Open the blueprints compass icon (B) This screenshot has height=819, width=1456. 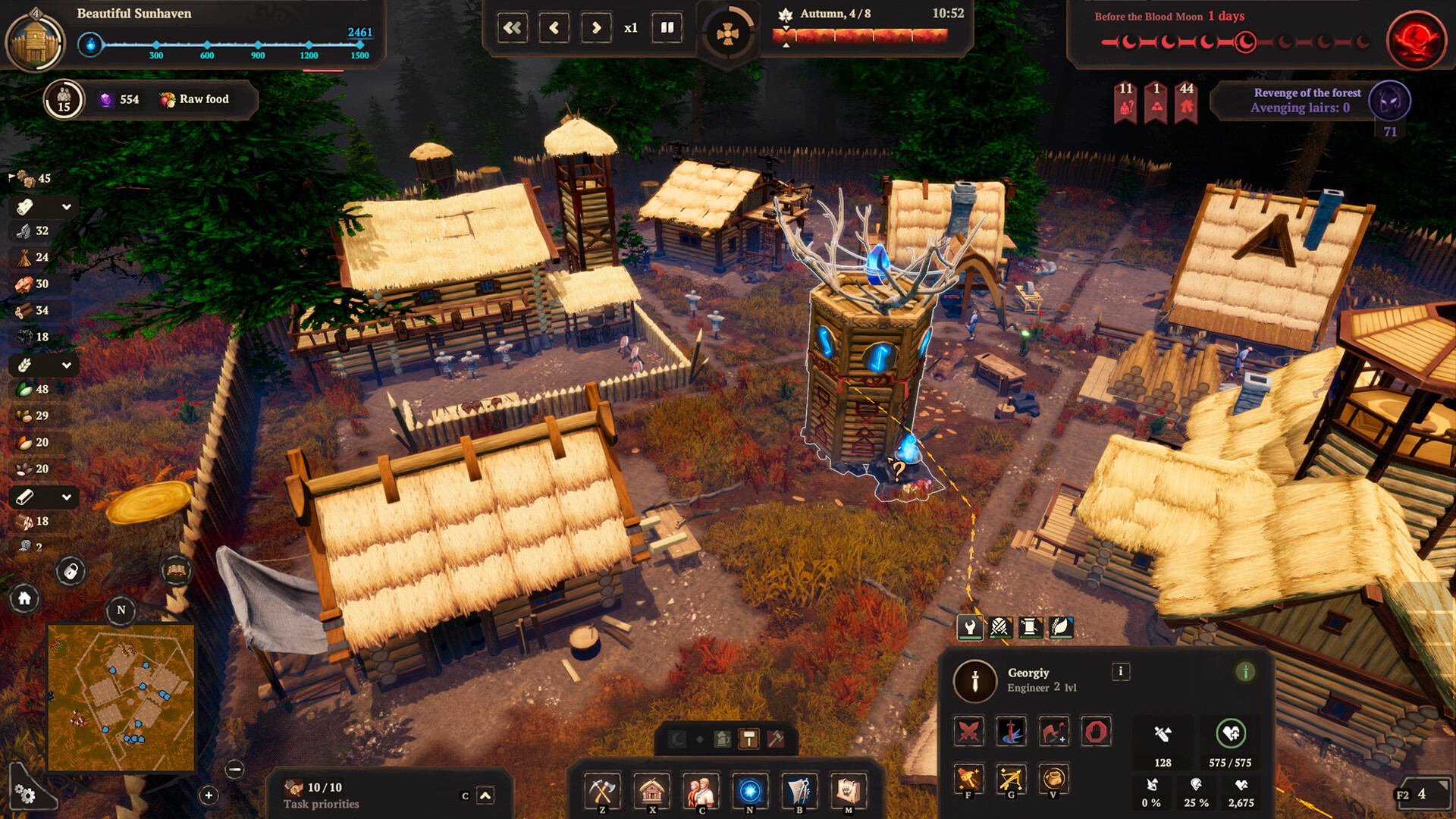coord(799,791)
